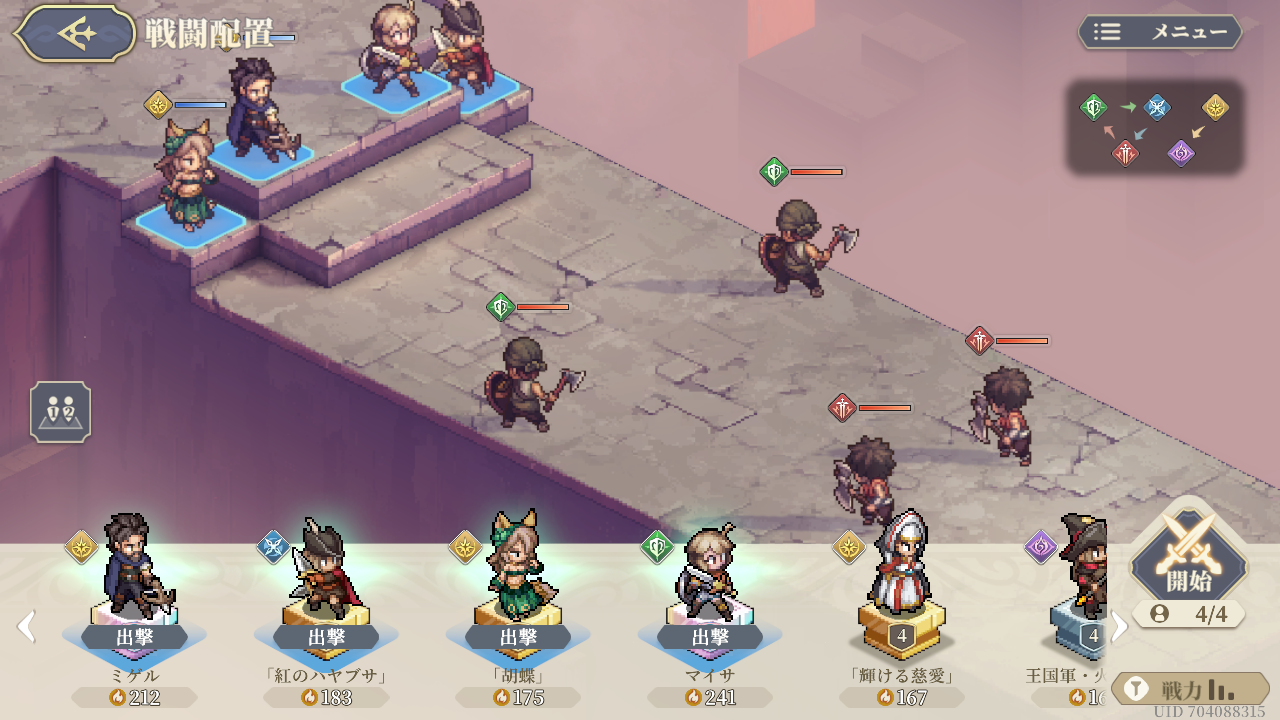View the class advantage chart
The width and height of the screenshot is (1280, 720).
[1155, 128]
